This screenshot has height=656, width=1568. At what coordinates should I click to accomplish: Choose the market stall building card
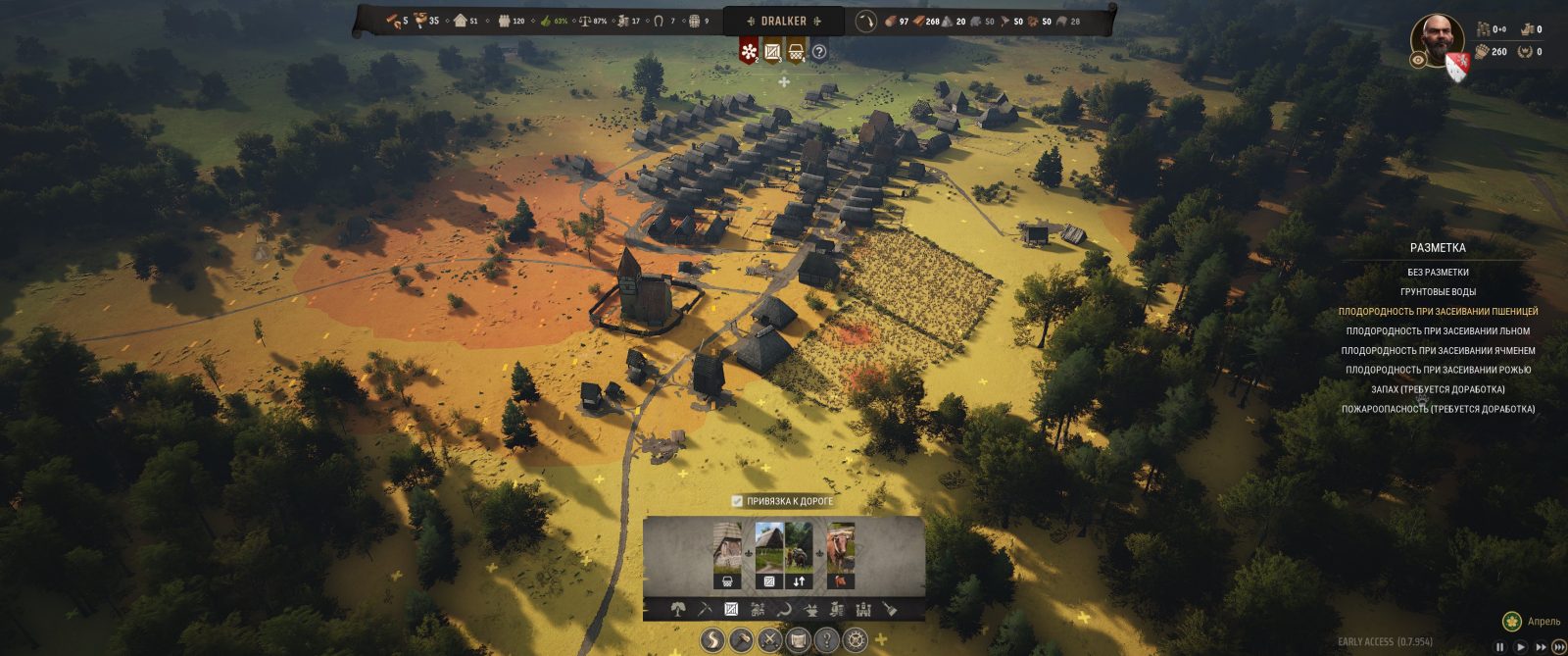click(x=727, y=555)
